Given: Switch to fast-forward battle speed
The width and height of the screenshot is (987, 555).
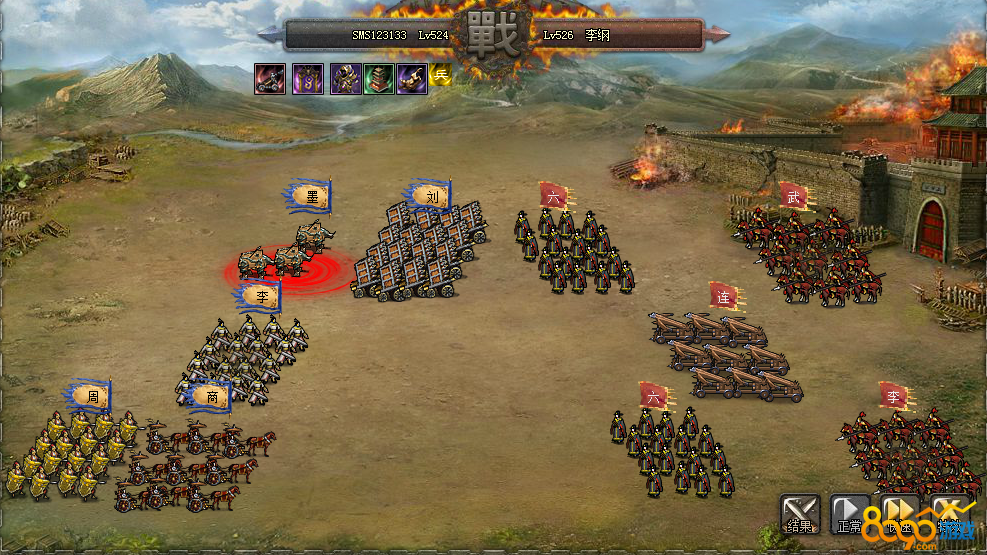Looking at the screenshot, I should click(x=899, y=512).
